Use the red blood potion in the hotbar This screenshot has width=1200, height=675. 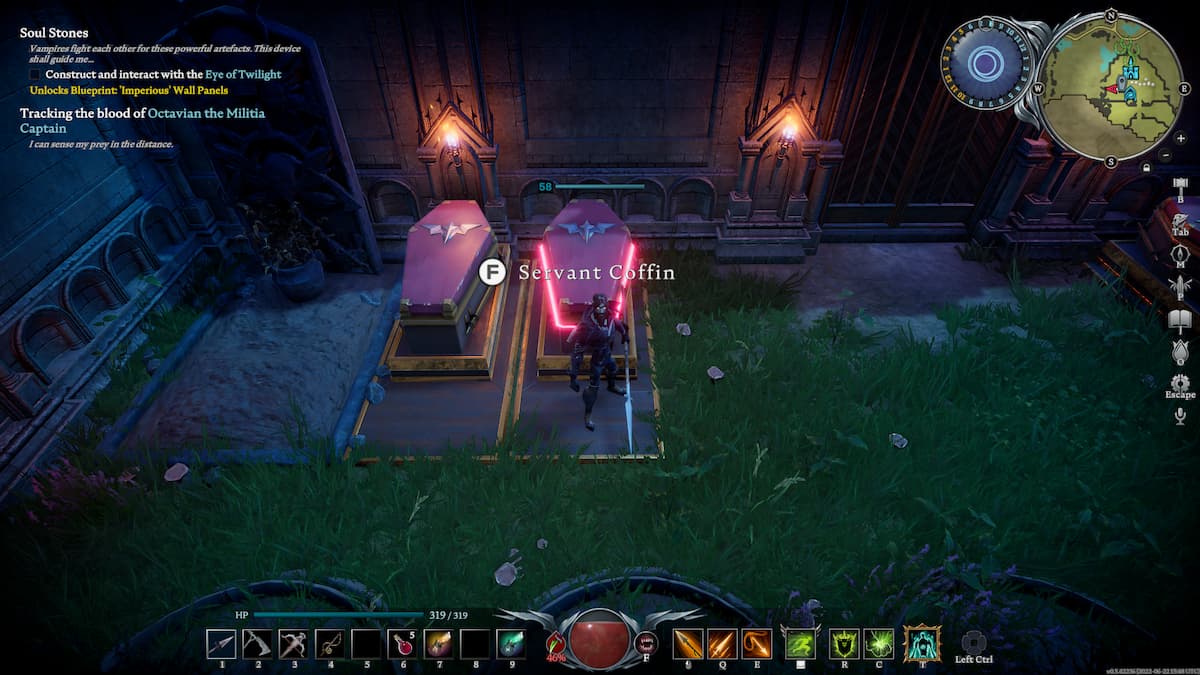click(402, 643)
